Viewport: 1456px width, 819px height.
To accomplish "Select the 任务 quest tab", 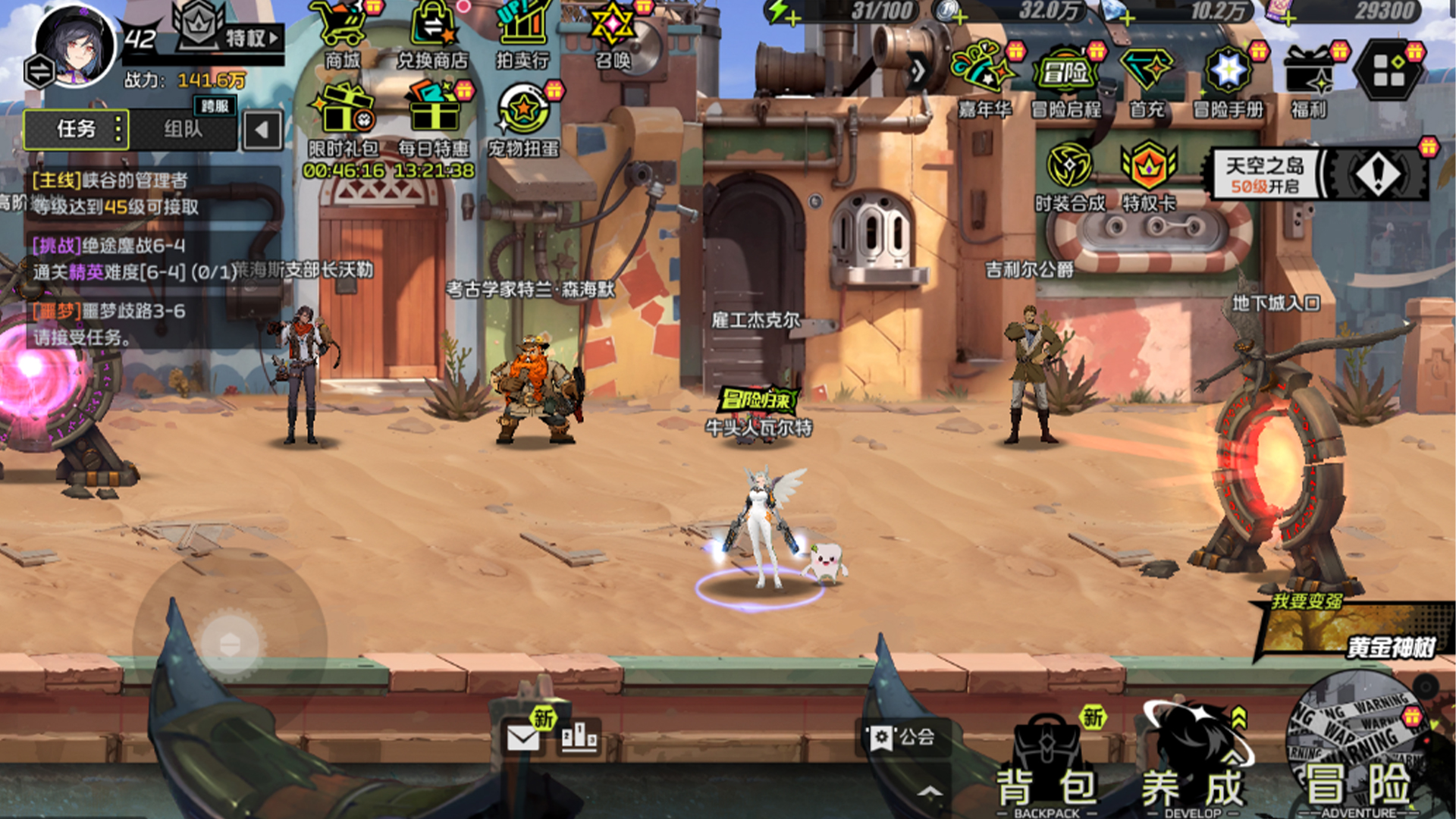I will point(76,130).
